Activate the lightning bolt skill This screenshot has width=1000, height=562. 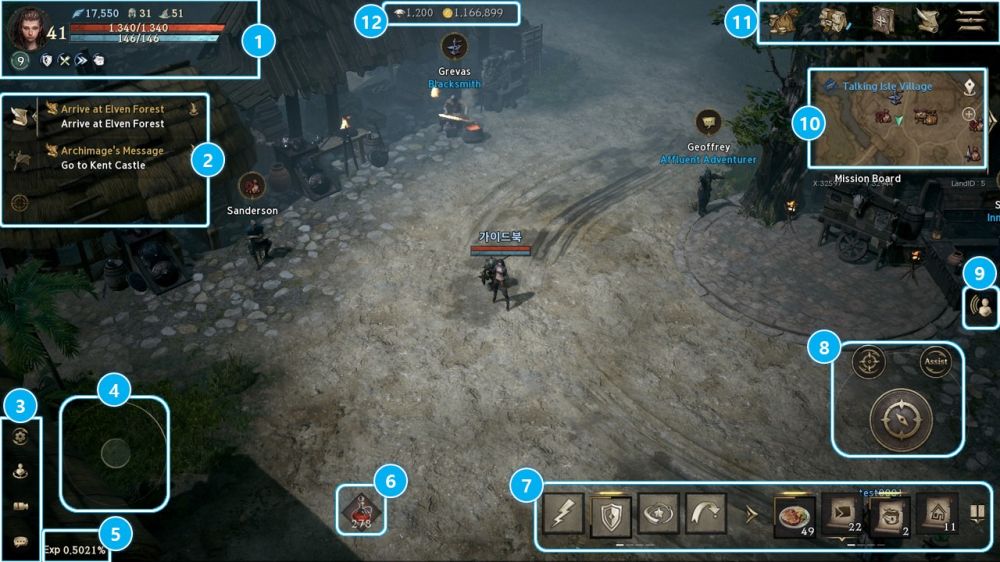[563, 513]
